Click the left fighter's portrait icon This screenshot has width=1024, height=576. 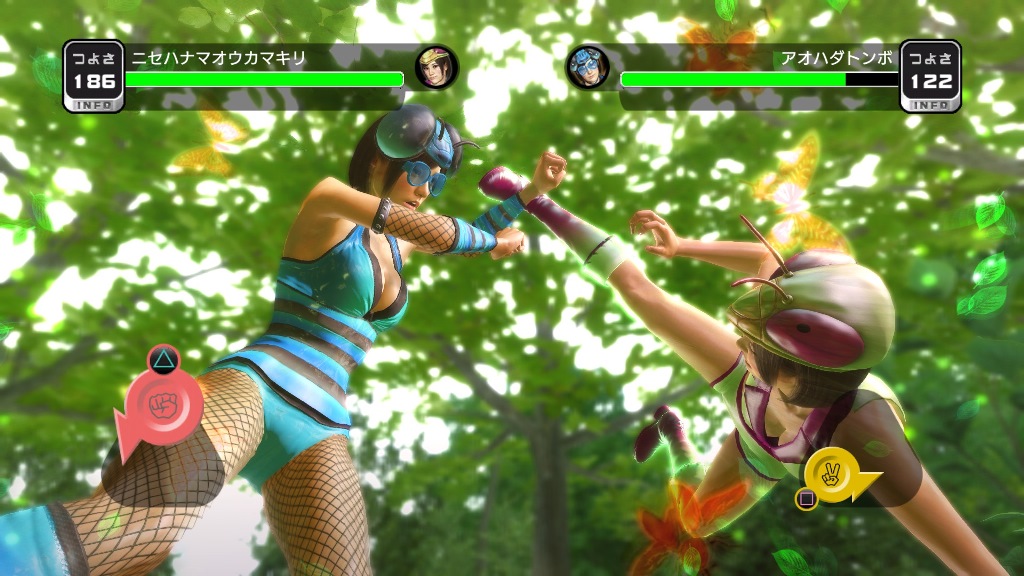click(x=437, y=67)
